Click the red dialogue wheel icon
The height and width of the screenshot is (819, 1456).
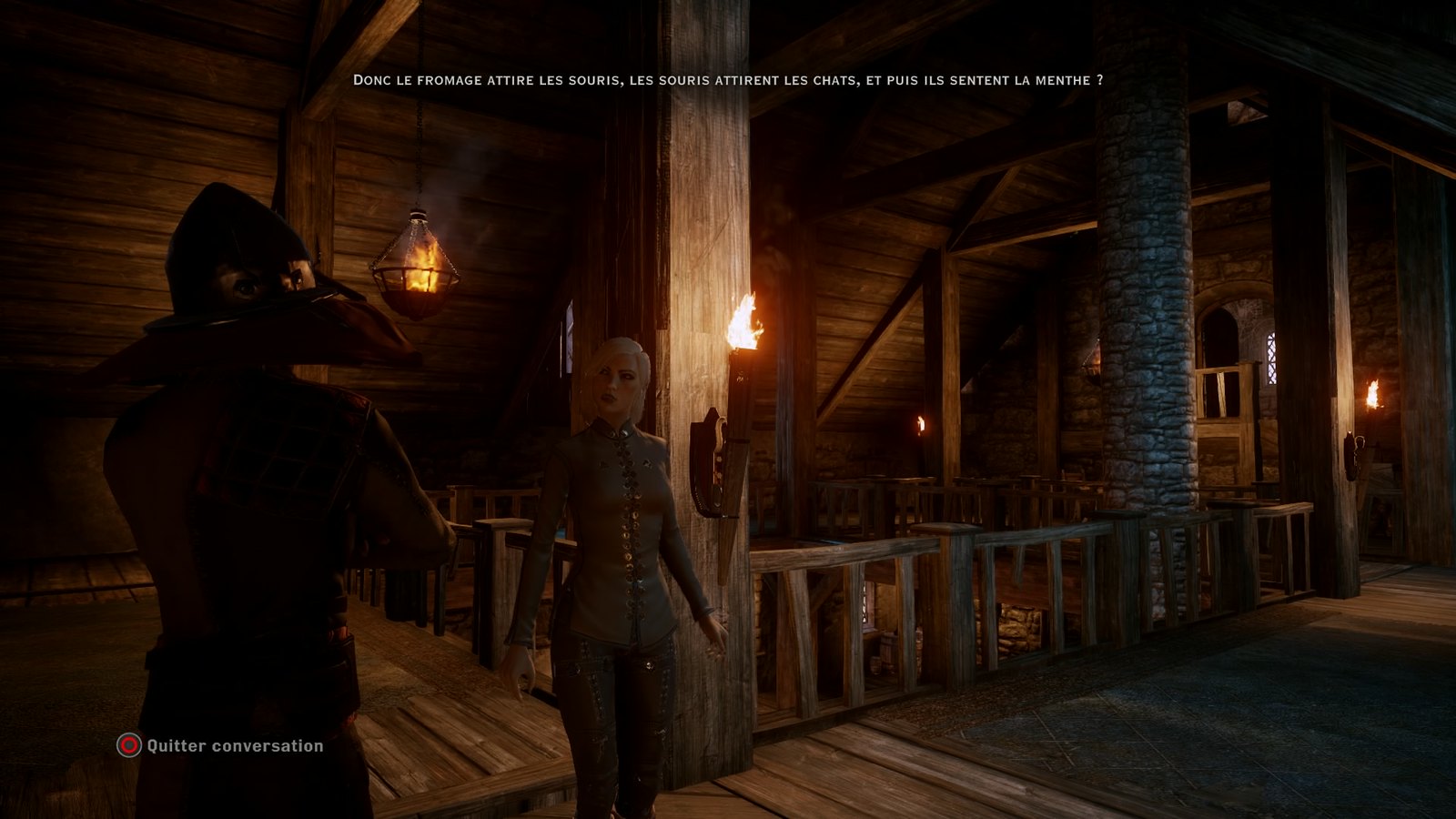click(x=127, y=747)
